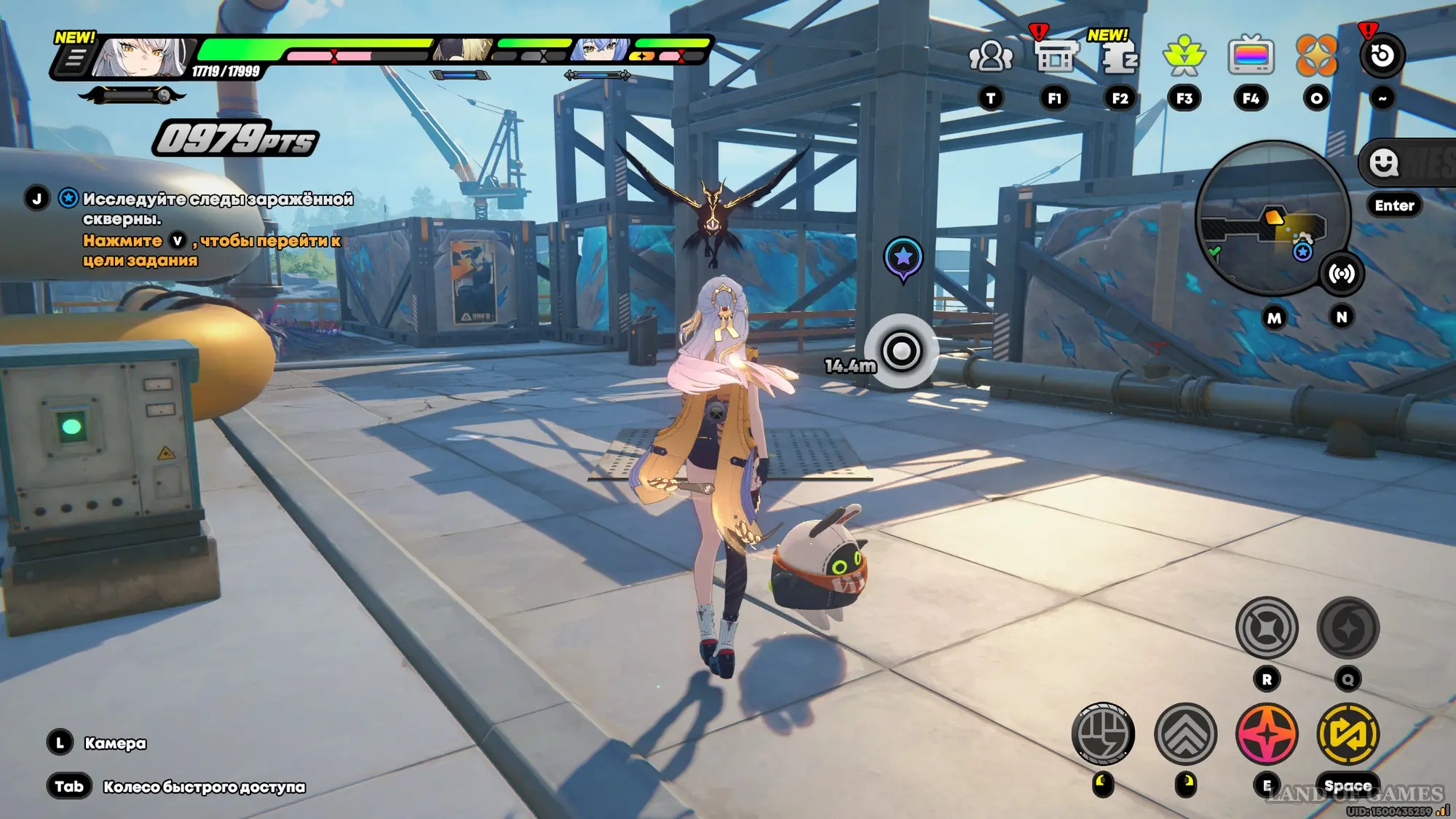Viewport: 1456px width, 819px height.
Task: Click the signal waves button beside minimap
Action: click(x=1341, y=274)
